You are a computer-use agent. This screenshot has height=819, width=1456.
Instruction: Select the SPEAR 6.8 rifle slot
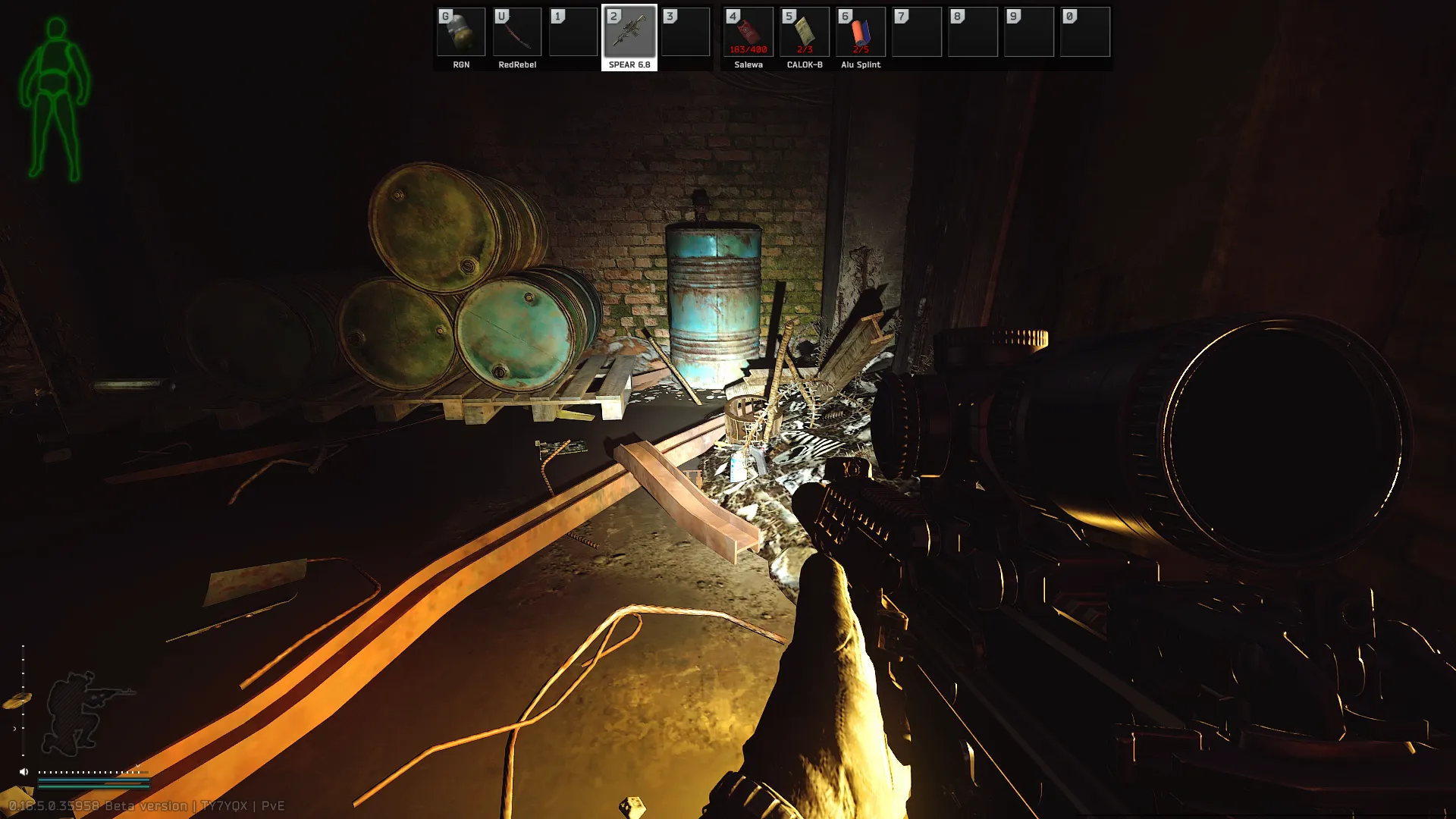point(629,33)
